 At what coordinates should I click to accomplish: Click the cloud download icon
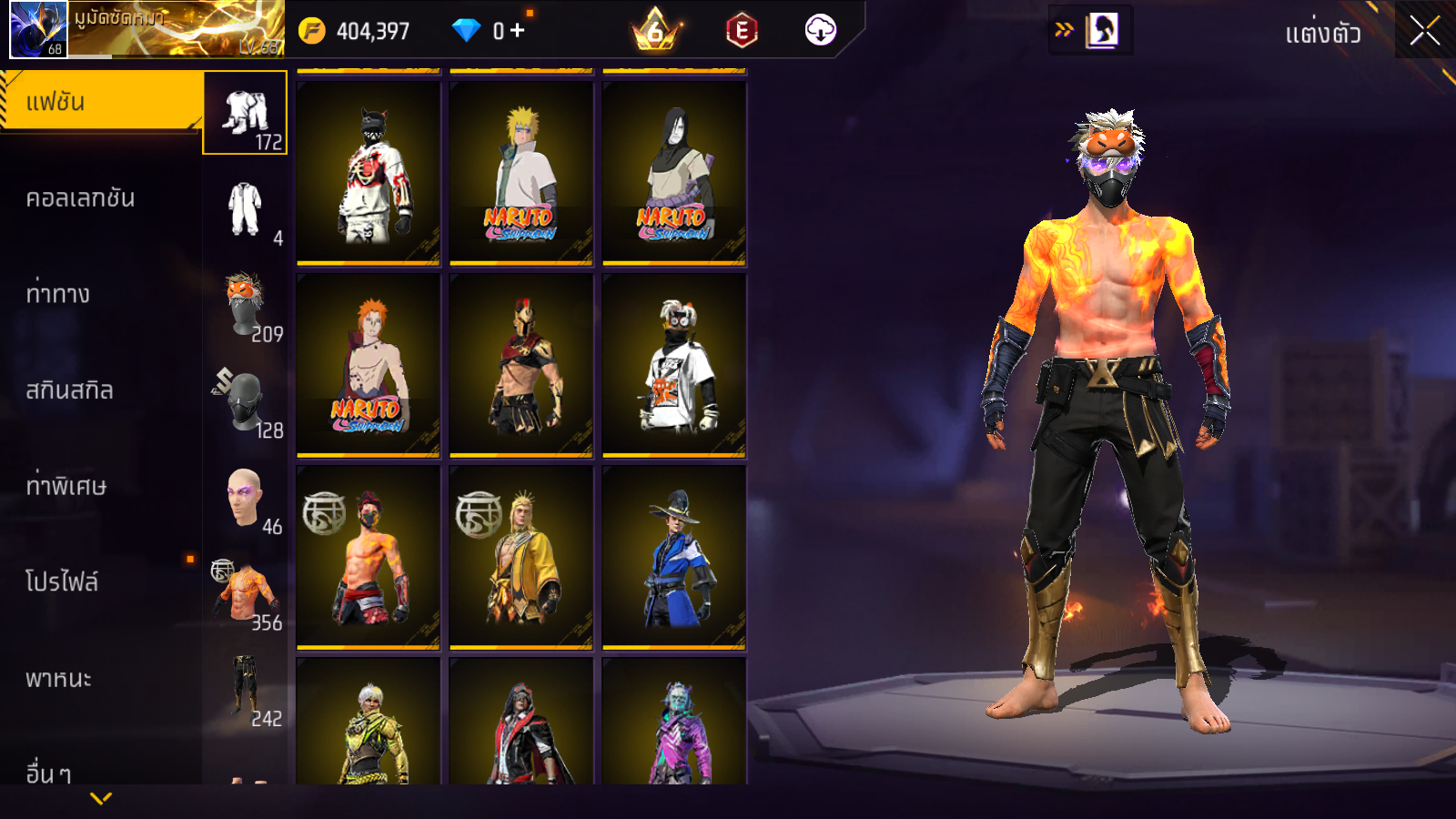[x=820, y=30]
